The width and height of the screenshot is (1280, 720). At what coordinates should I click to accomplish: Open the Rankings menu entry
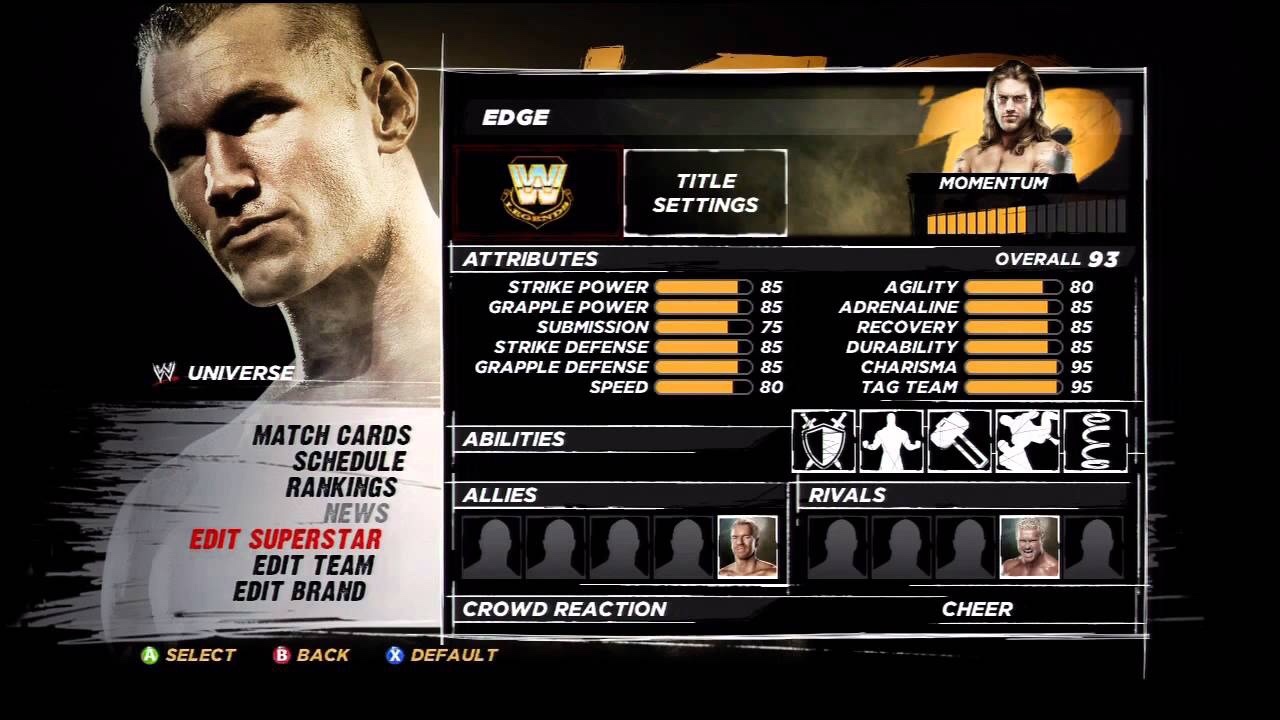(x=342, y=488)
